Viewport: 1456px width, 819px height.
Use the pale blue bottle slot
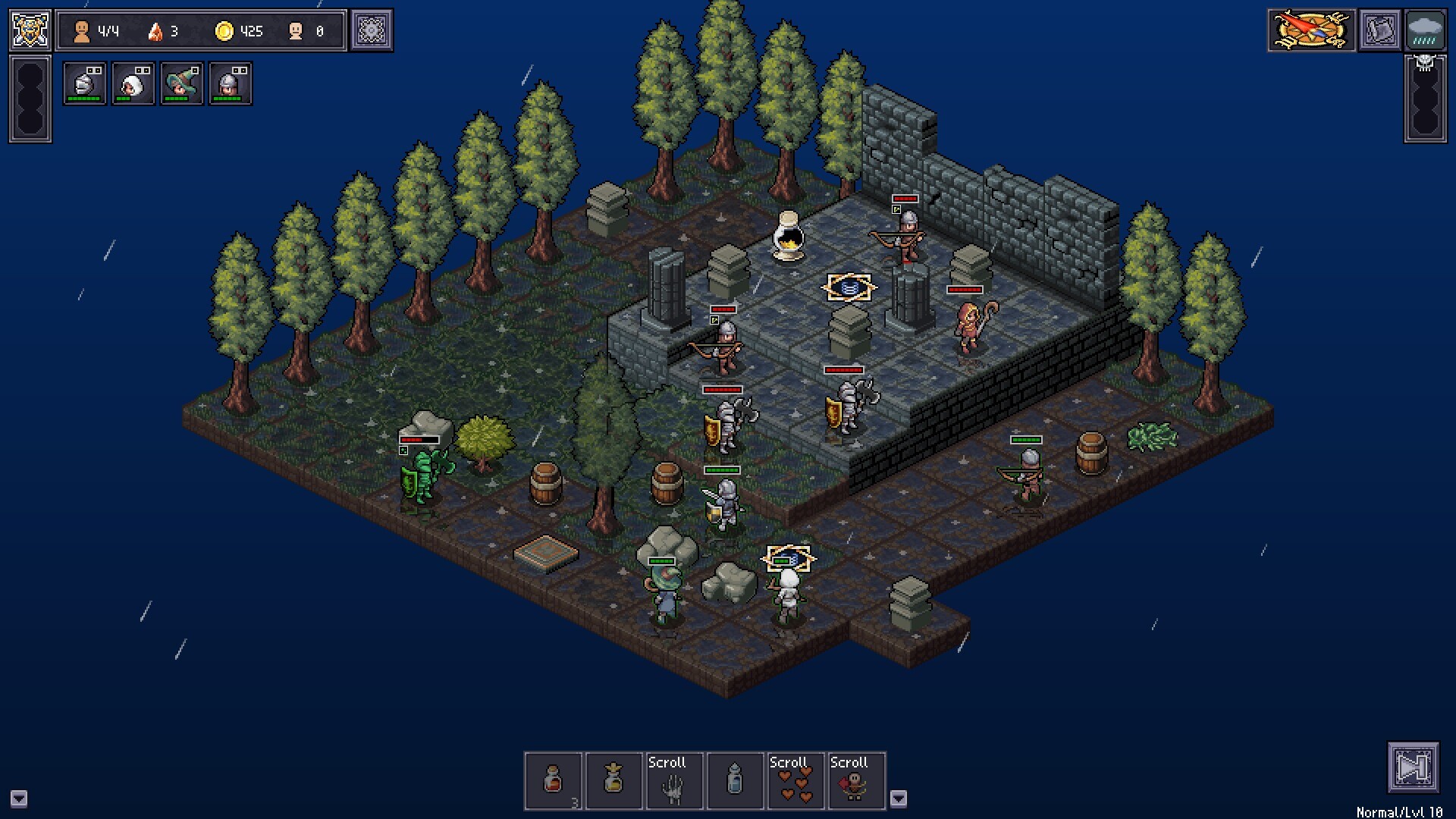[735, 781]
